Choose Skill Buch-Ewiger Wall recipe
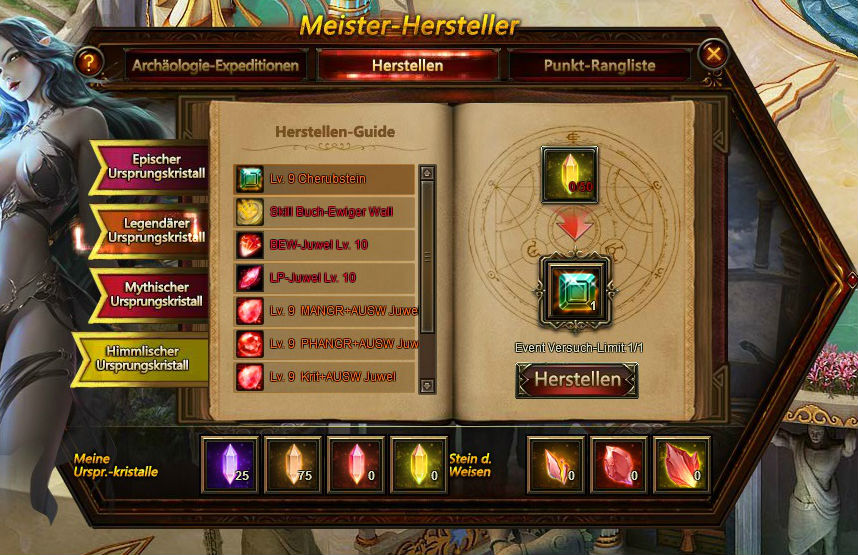Viewport: 858px width, 555px height. click(325, 212)
